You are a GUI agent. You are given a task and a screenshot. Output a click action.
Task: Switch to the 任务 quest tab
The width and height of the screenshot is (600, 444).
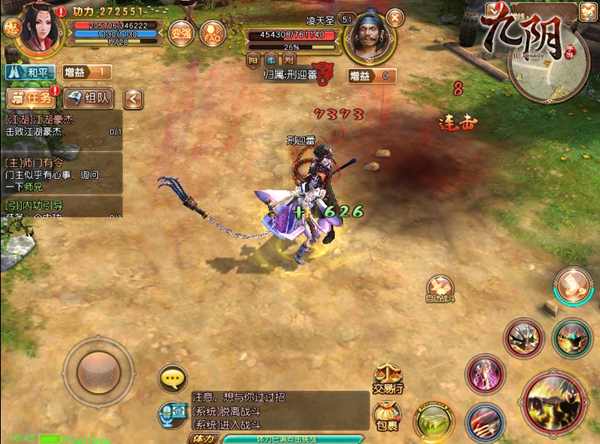click(x=31, y=98)
